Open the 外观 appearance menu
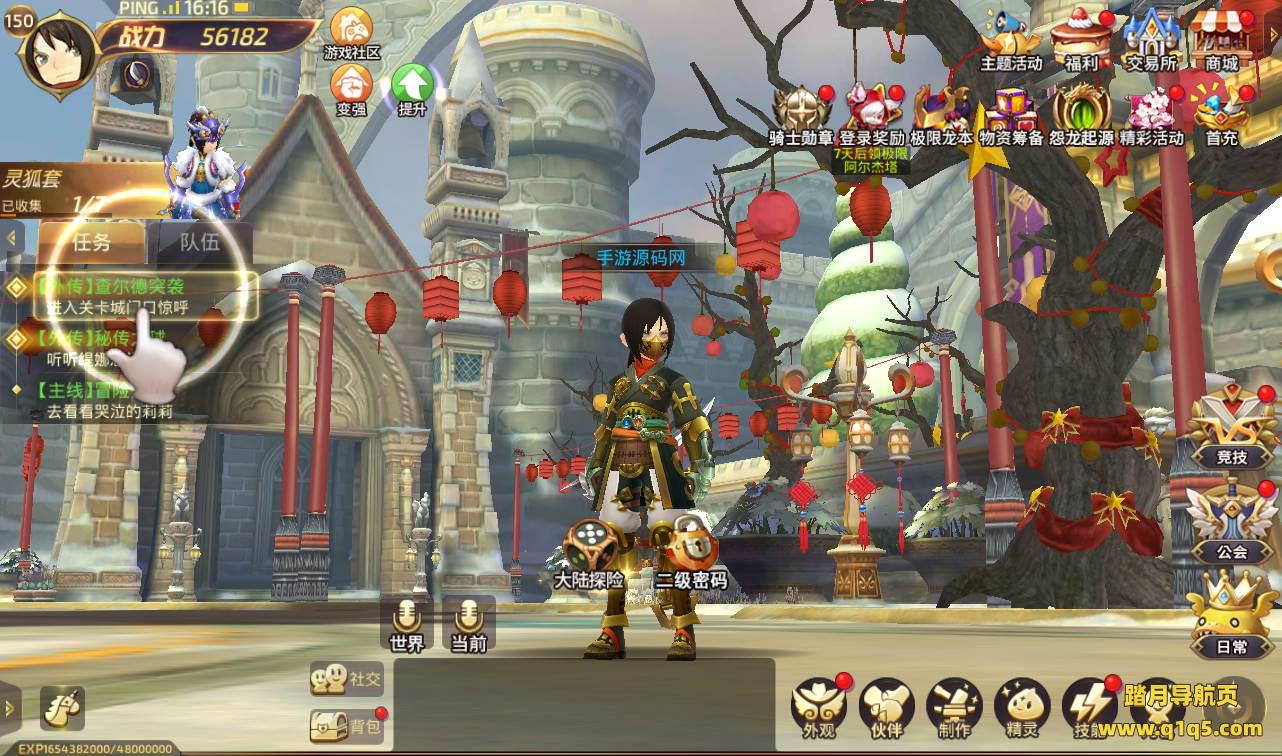1282x756 pixels. 818,705
